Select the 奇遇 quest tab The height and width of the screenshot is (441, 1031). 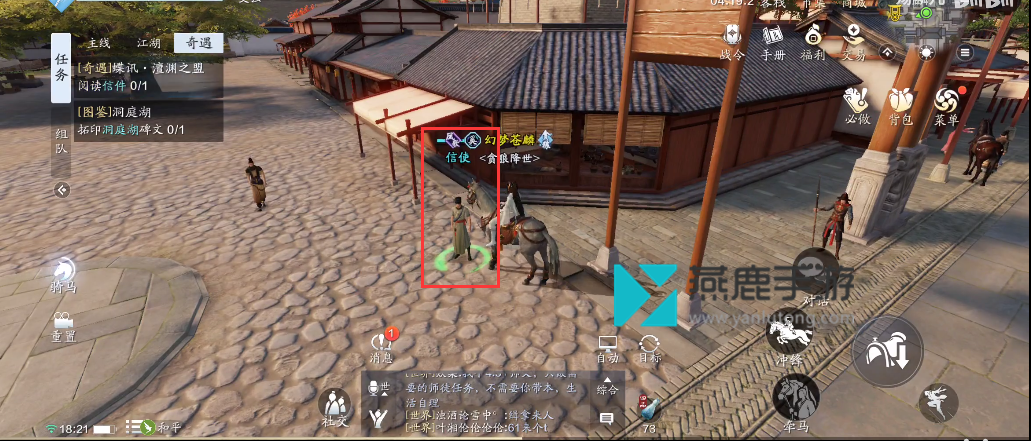click(197, 43)
